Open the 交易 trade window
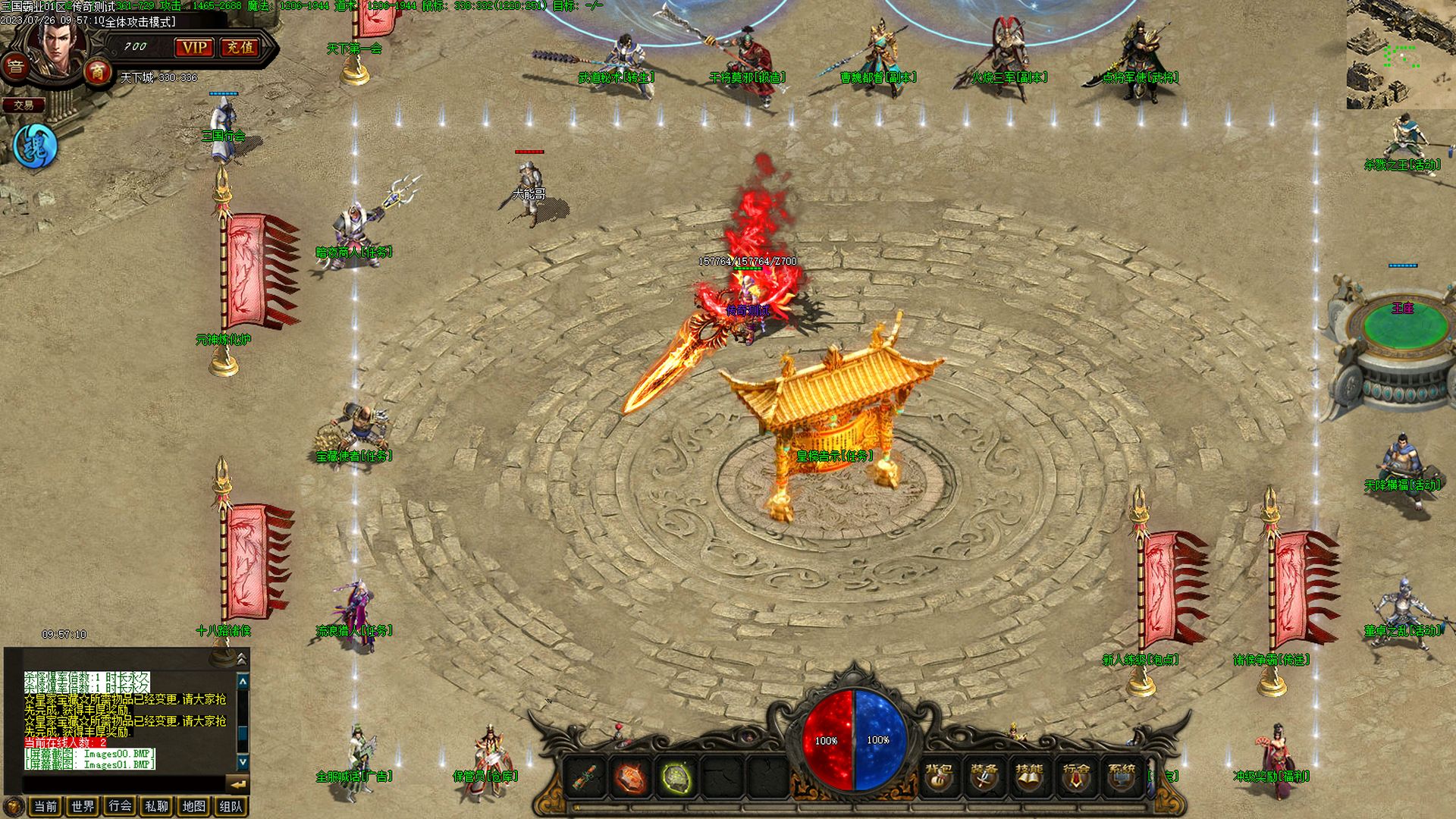Viewport: 1456px width, 819px height. coord(24,105)
